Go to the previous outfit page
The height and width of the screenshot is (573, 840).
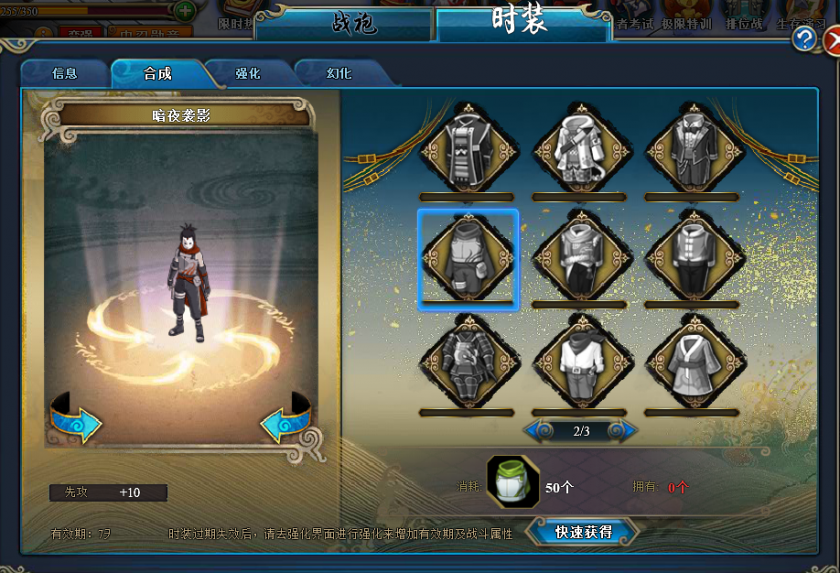pyautogui.click(x=541, y=431)
